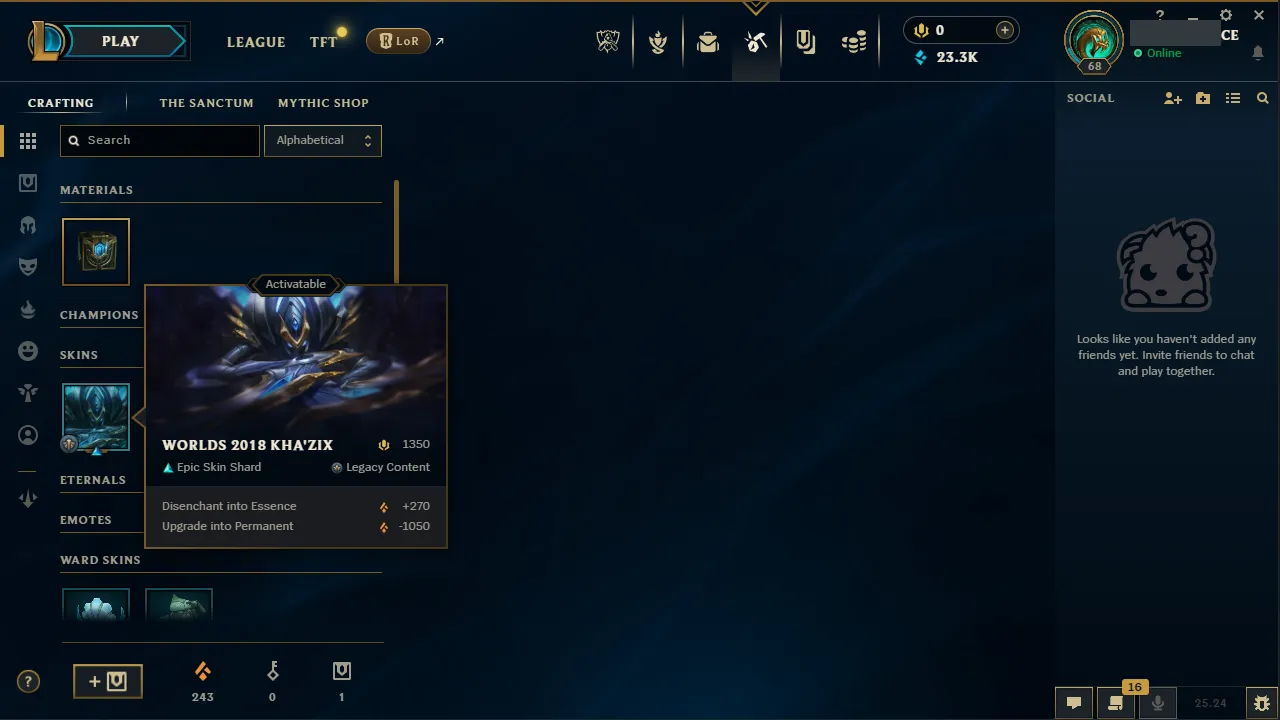This screenshot has height=720, width=1280.
Task: Open the Collection backpack icon
Action: pos(708,41)
